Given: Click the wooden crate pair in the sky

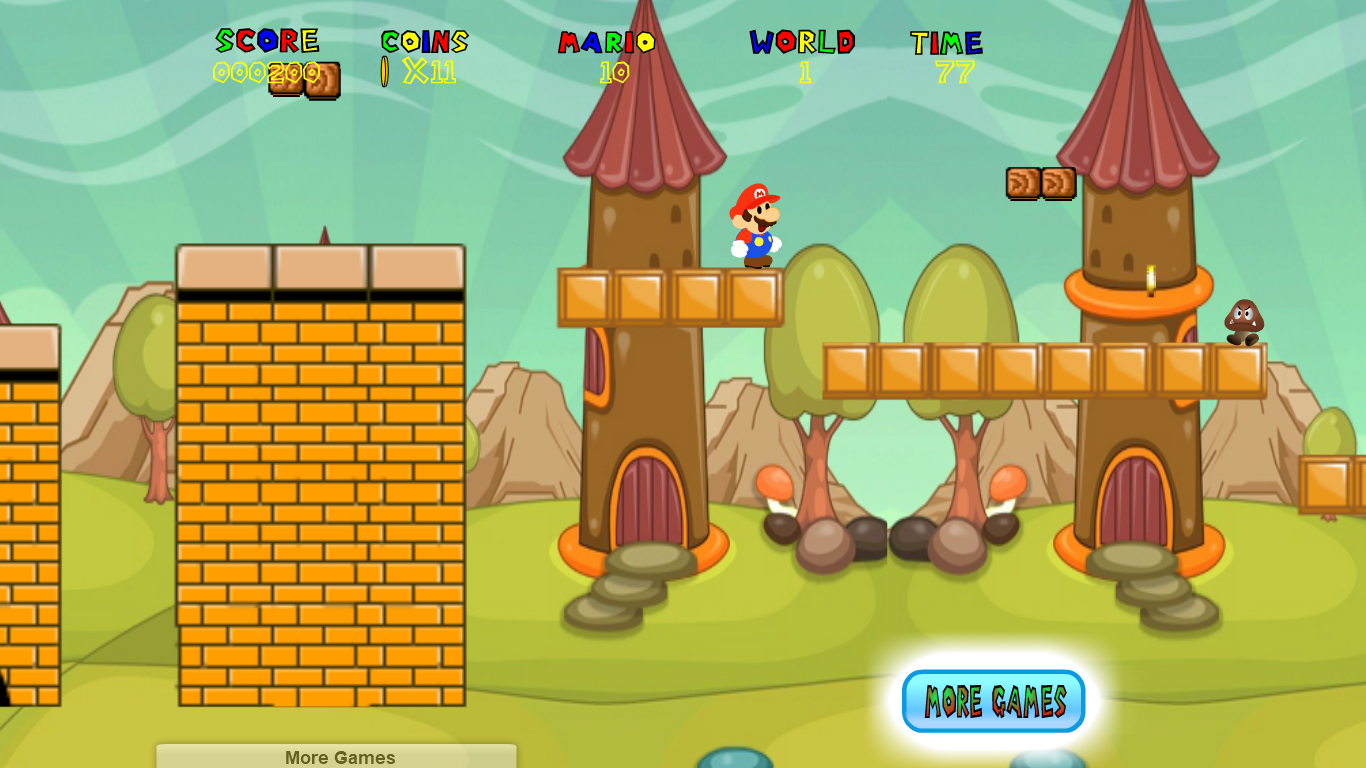Looking at the screenshot, I should pos(1040,184).
